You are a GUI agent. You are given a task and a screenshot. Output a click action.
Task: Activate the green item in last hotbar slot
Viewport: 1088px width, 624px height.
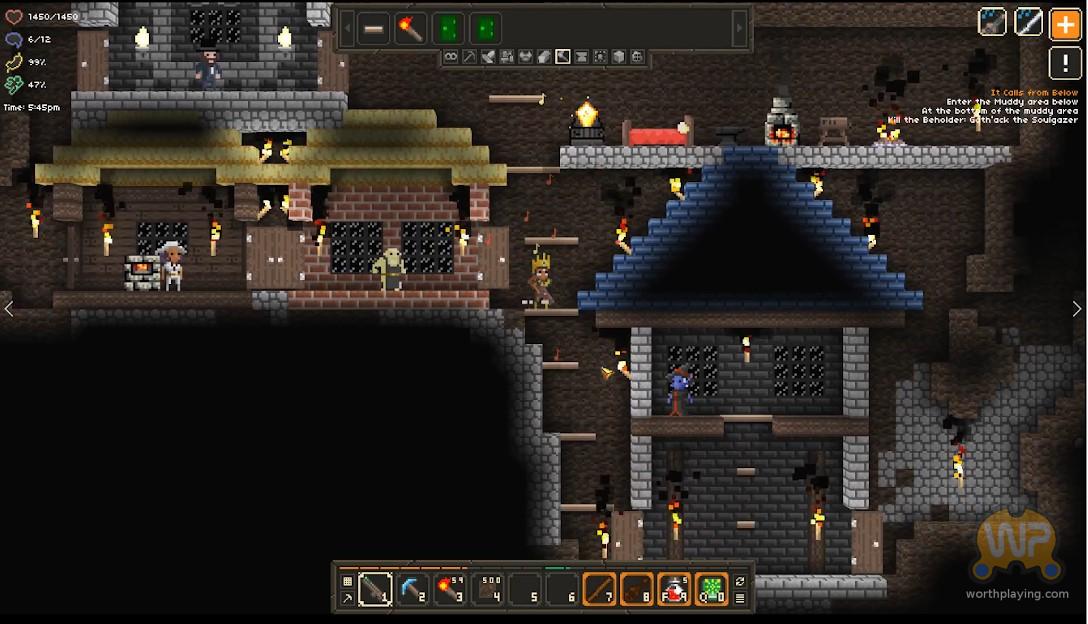click(712, 590)
